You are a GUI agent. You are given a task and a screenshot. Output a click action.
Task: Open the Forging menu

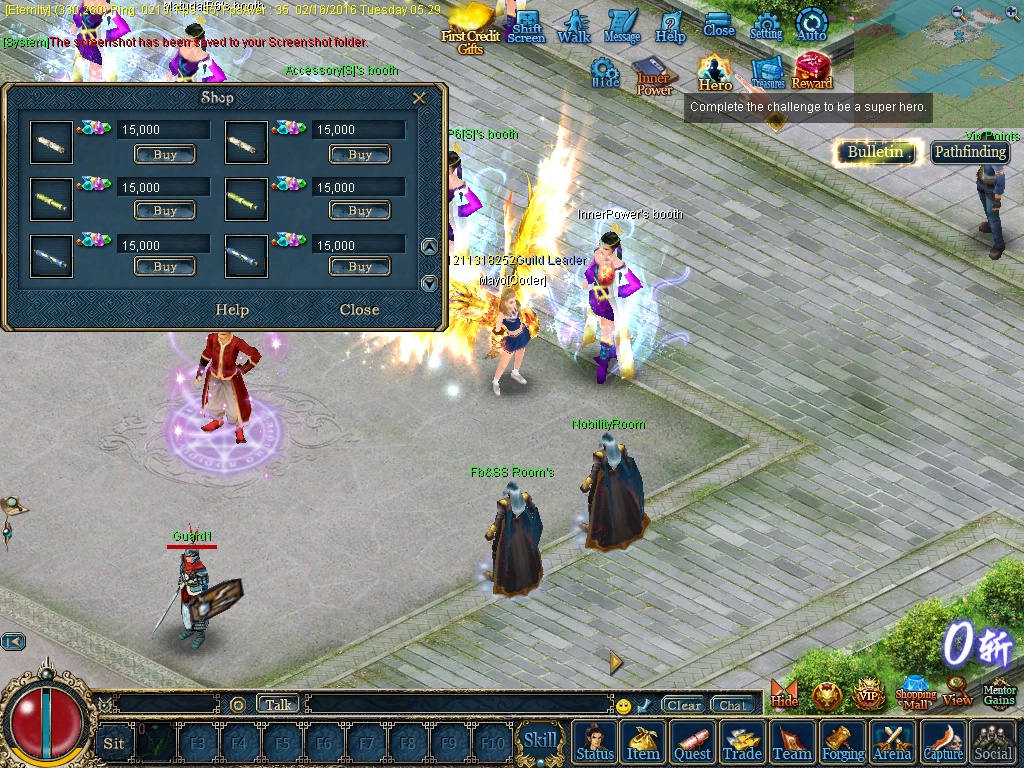(x=843, y=743)
